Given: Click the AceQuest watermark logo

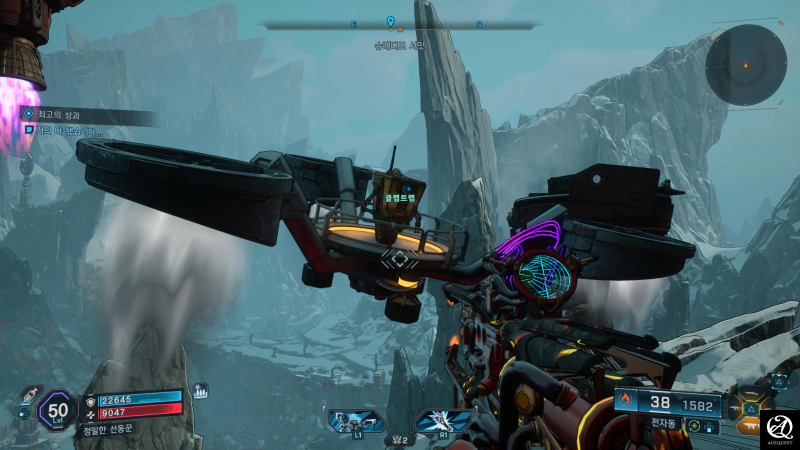Looking at the screenshot, I should coord(778,428).
